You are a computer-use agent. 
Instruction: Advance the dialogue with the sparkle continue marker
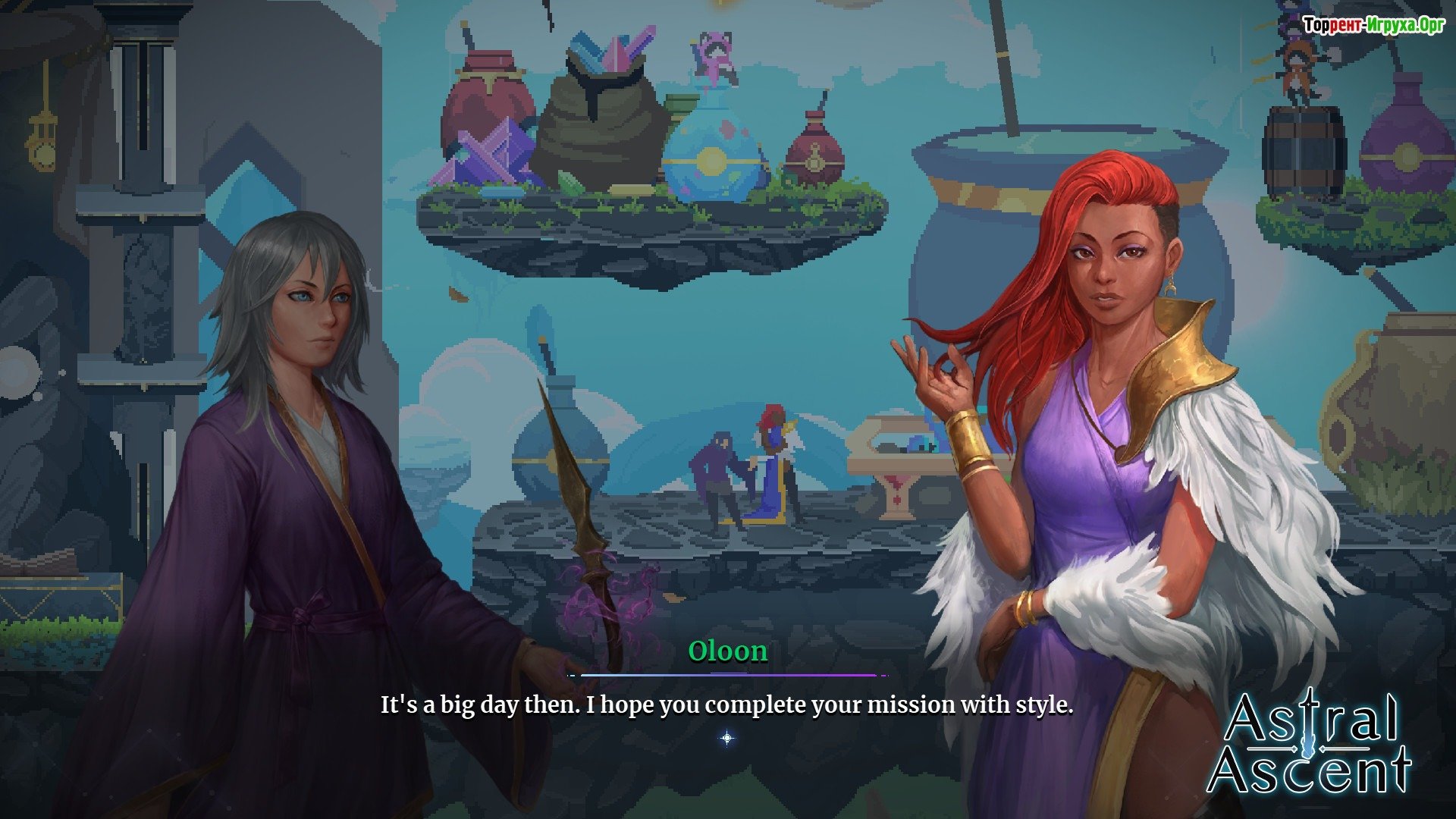click(727, 738)
